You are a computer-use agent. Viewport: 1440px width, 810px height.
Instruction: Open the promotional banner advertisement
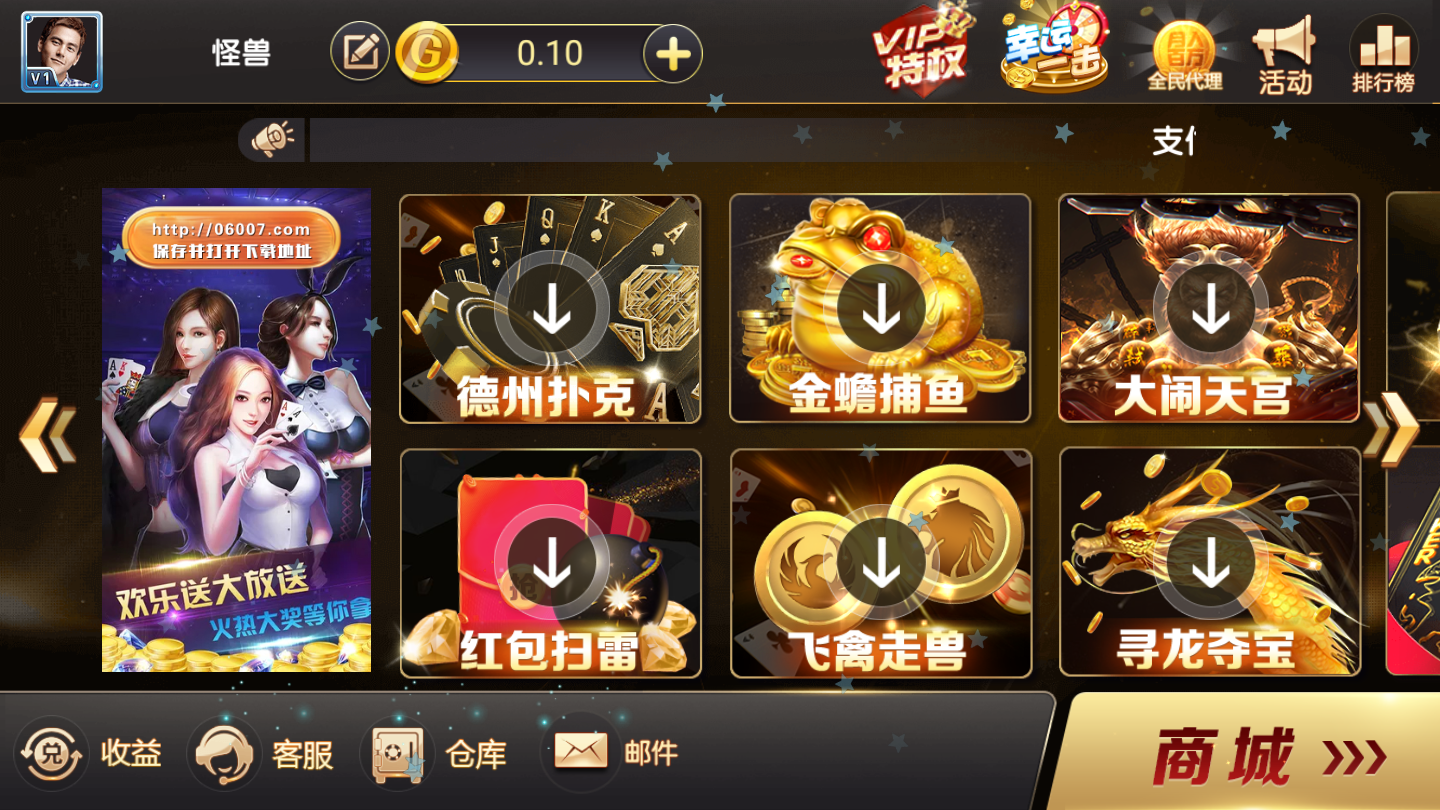(x=235, y=430)
